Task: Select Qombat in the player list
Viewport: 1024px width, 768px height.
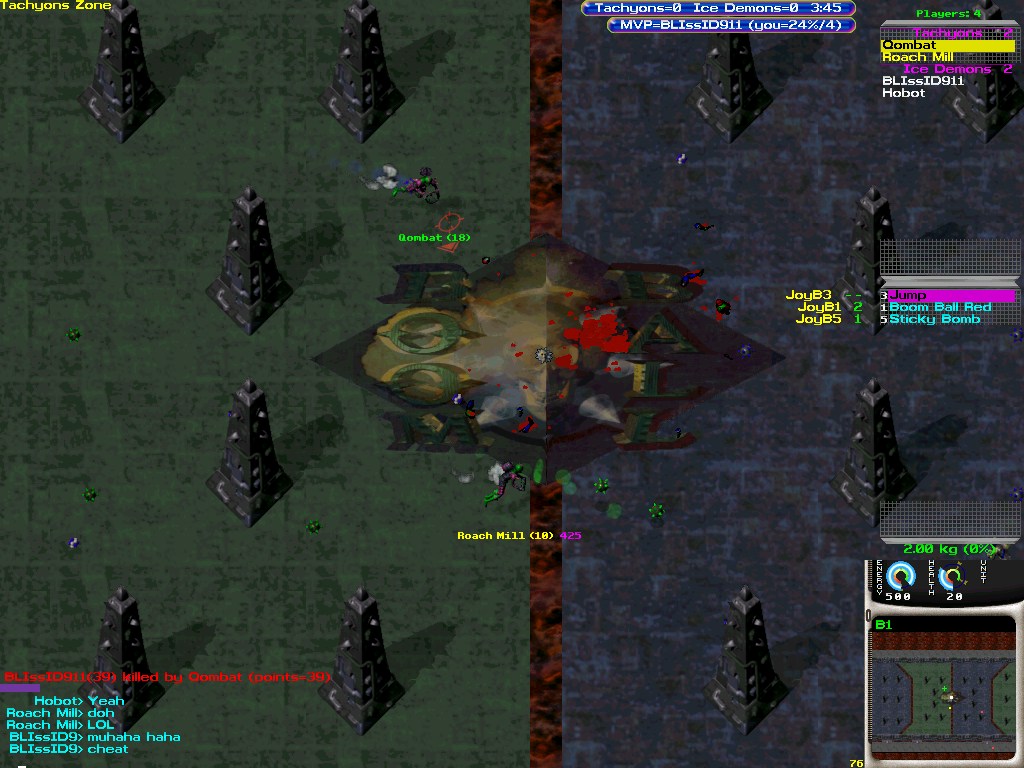Action: (x=909, y=45)
